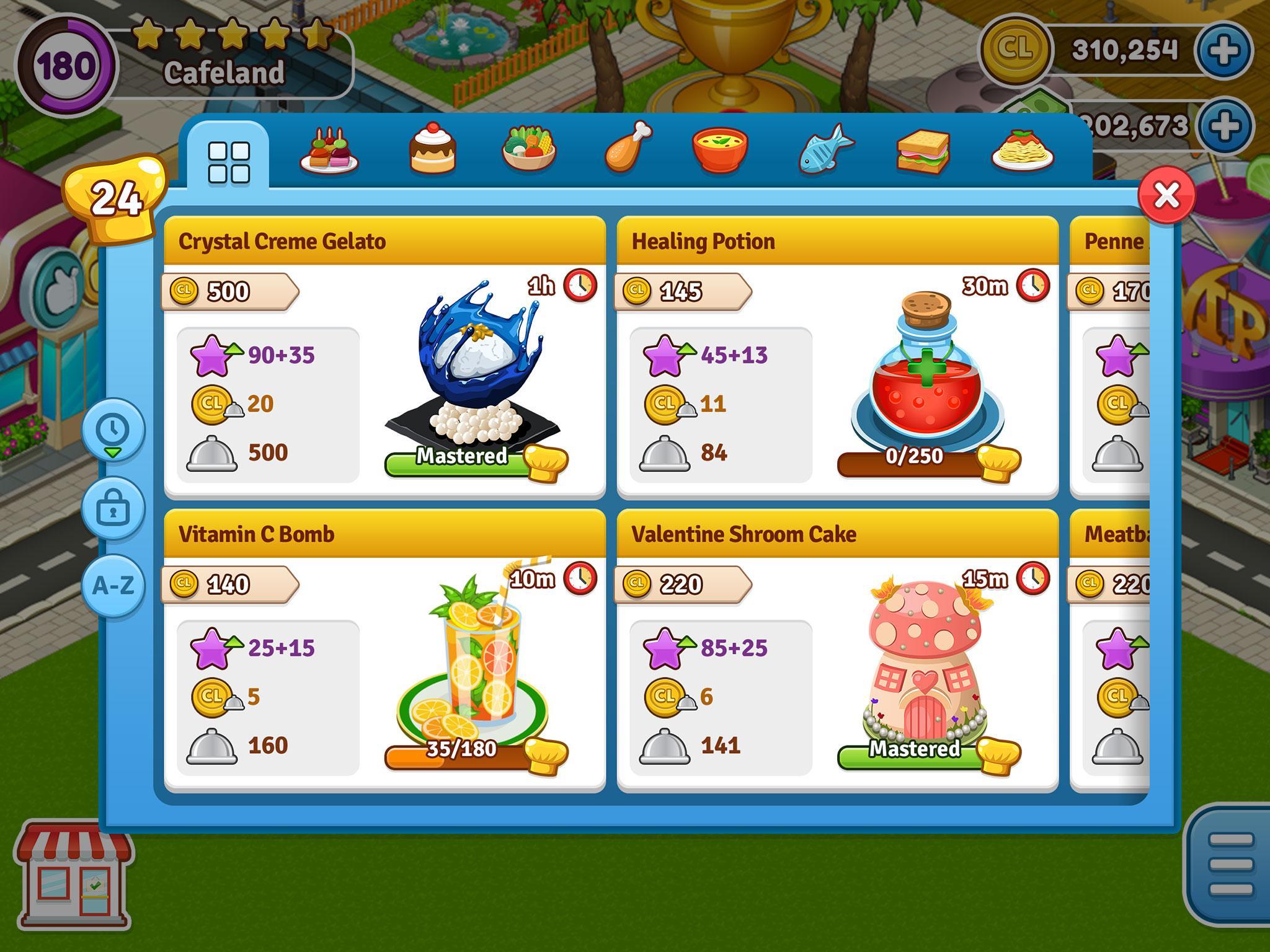Screen dimensions: 1270x952
Task: Select the spaghetti pasta tab
Action: point(1022,151)
